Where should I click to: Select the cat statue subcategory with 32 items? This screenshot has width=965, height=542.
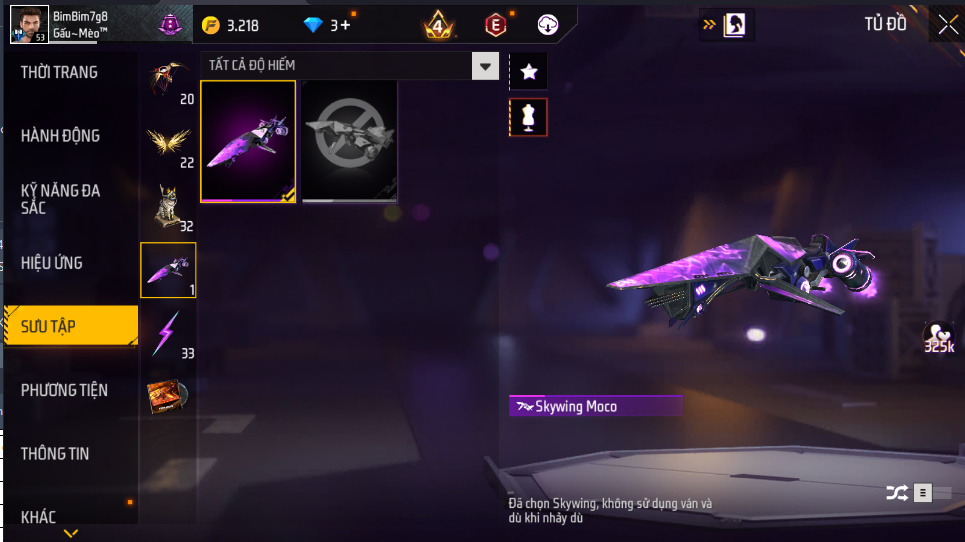pos(168,206)
